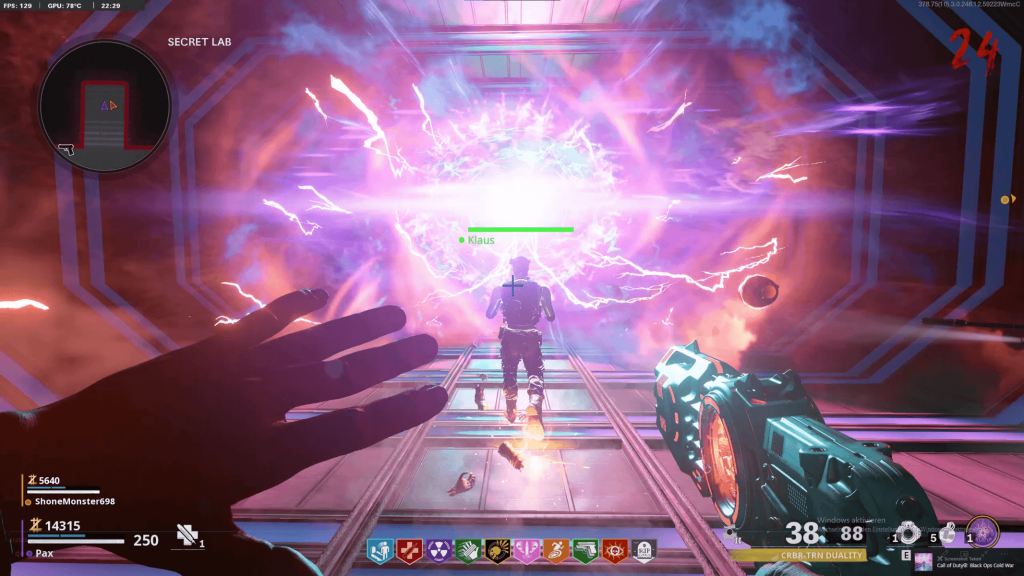Image resolution: width=1024 pixels, height=576 pixels.
Task: Select the black and yellow PhD Slider perk
Action: (x=497, y=549)
